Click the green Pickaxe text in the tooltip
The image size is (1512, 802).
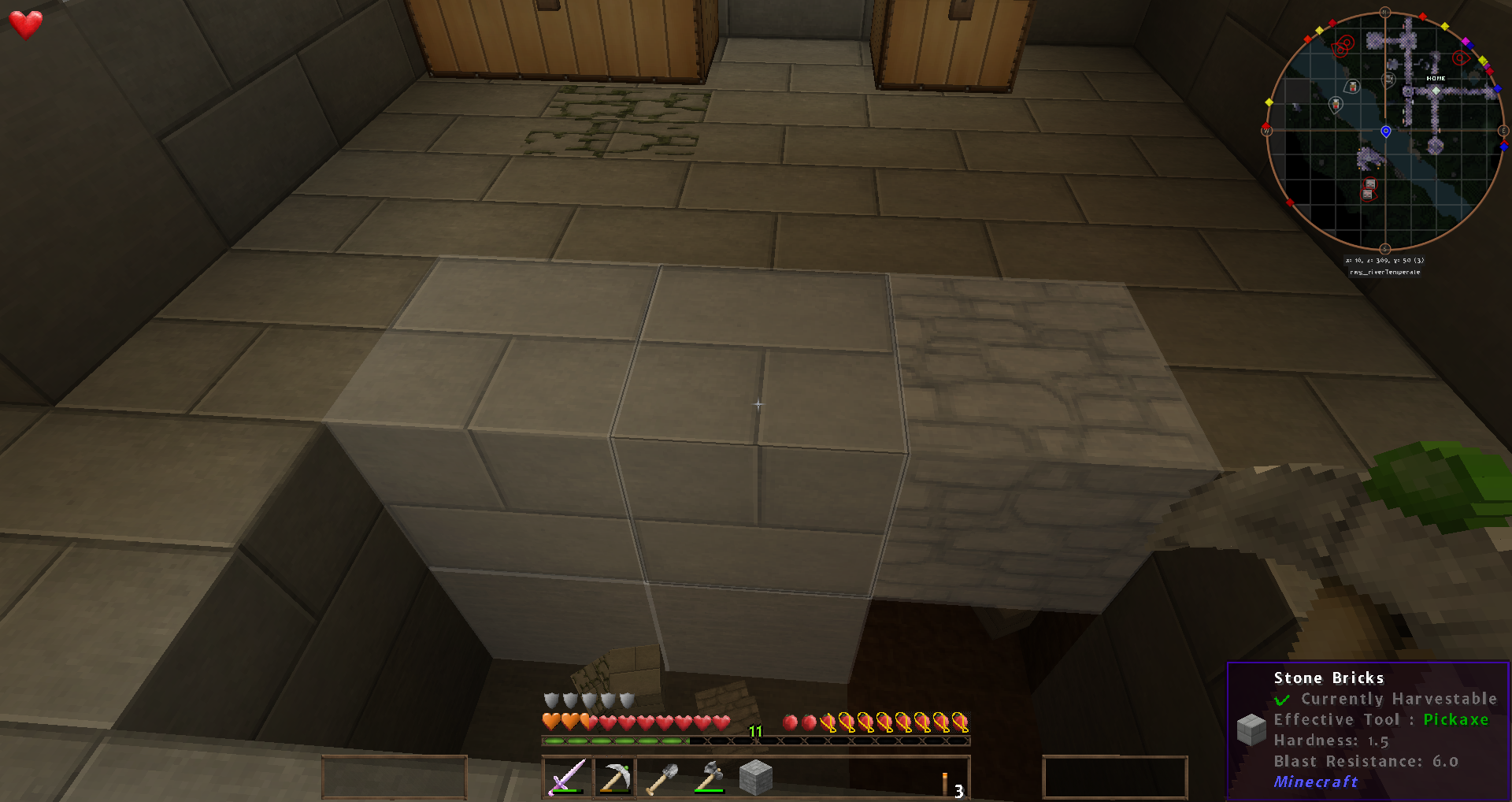click(1457, 719)
